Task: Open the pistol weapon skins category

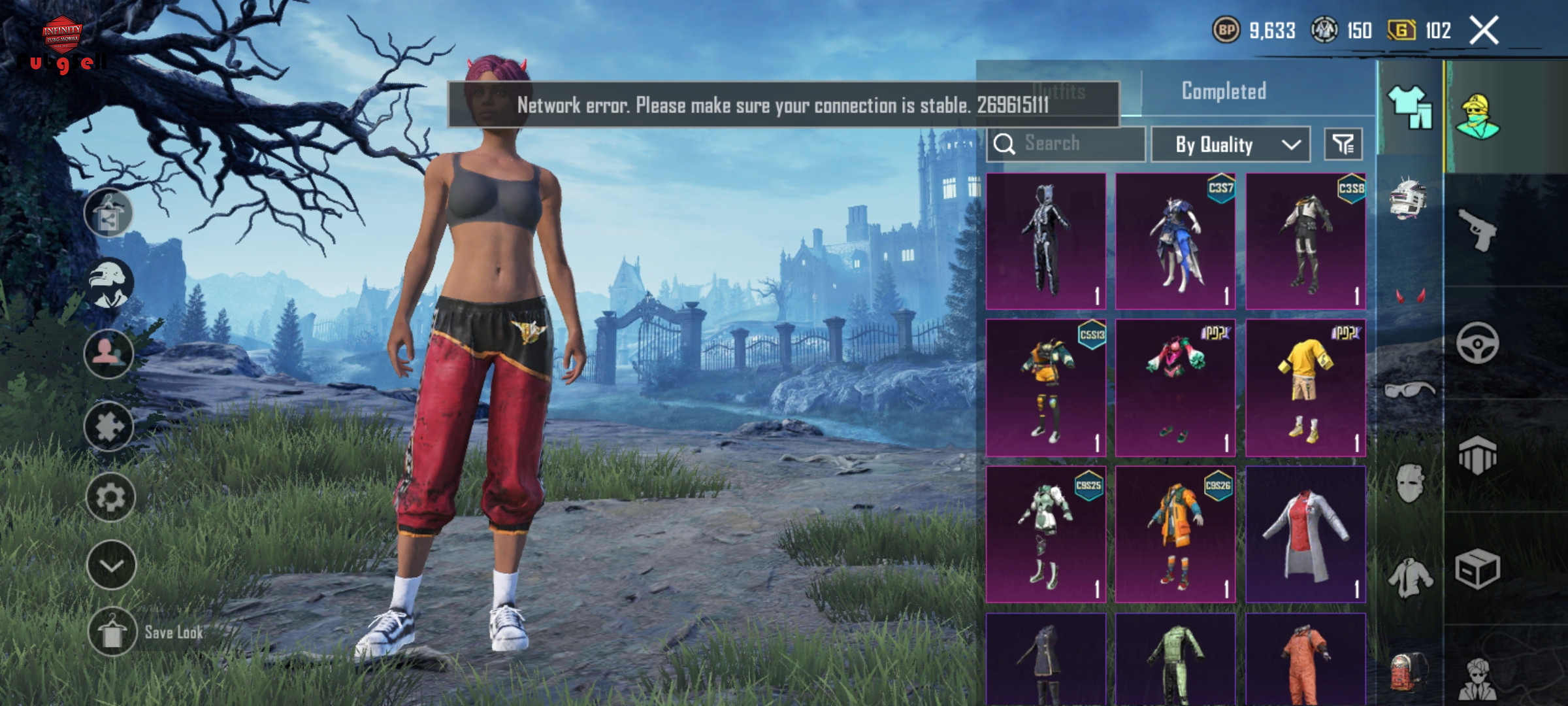Action: pyautogui.click(x=1478, y=229)
